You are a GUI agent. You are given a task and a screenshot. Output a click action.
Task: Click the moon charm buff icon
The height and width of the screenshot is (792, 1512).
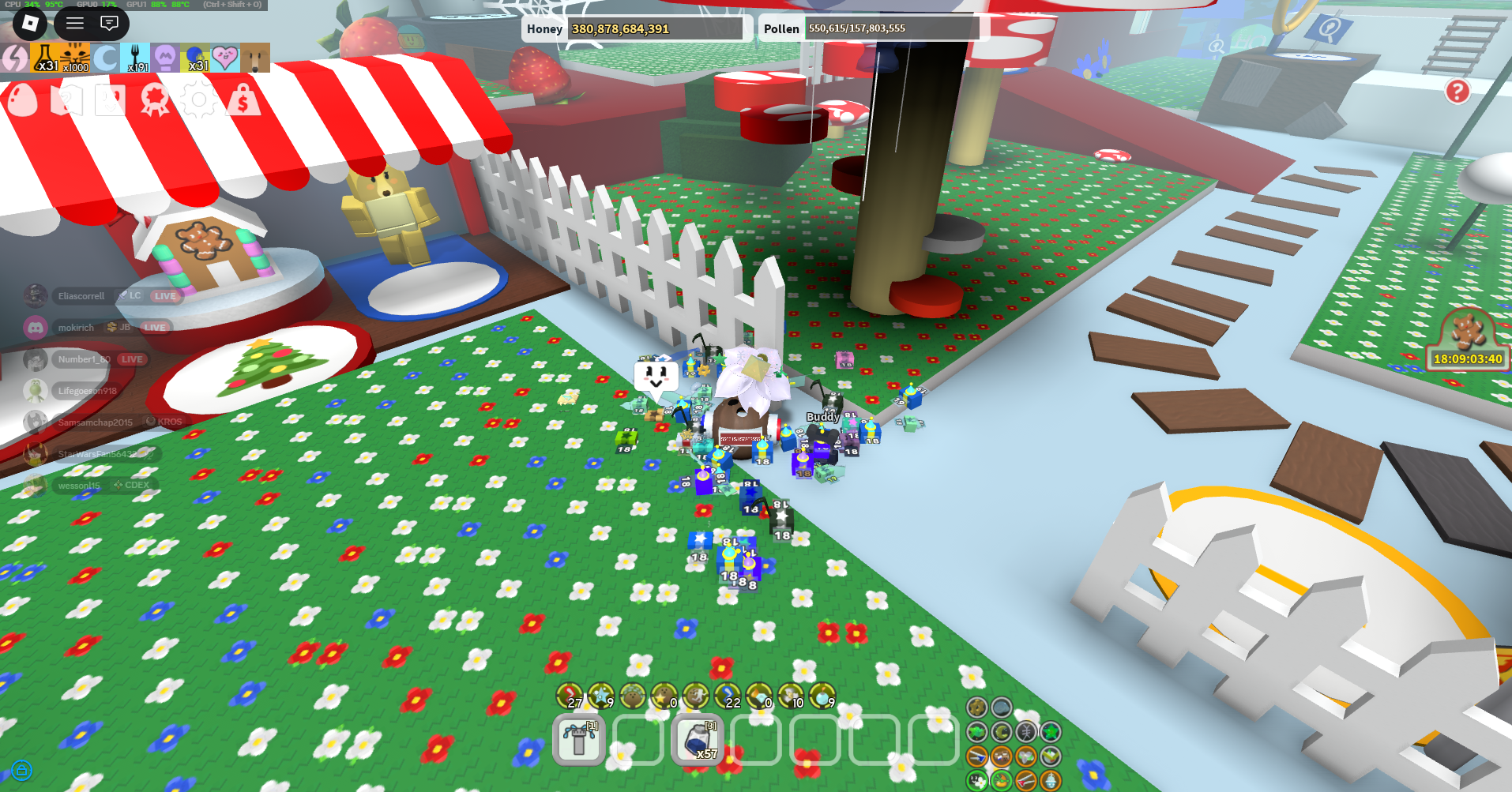point(106,56)
